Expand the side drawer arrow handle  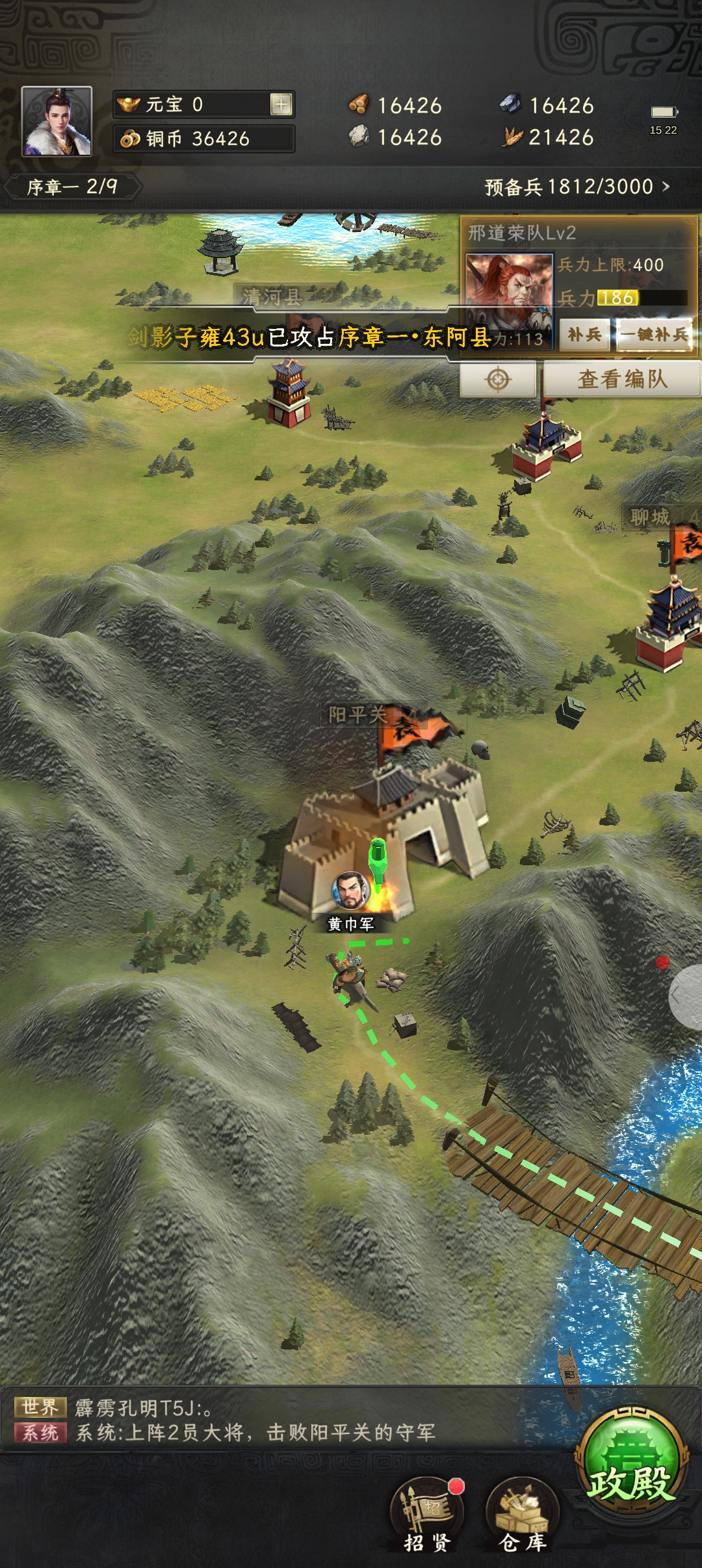click(x=684, y=996)
